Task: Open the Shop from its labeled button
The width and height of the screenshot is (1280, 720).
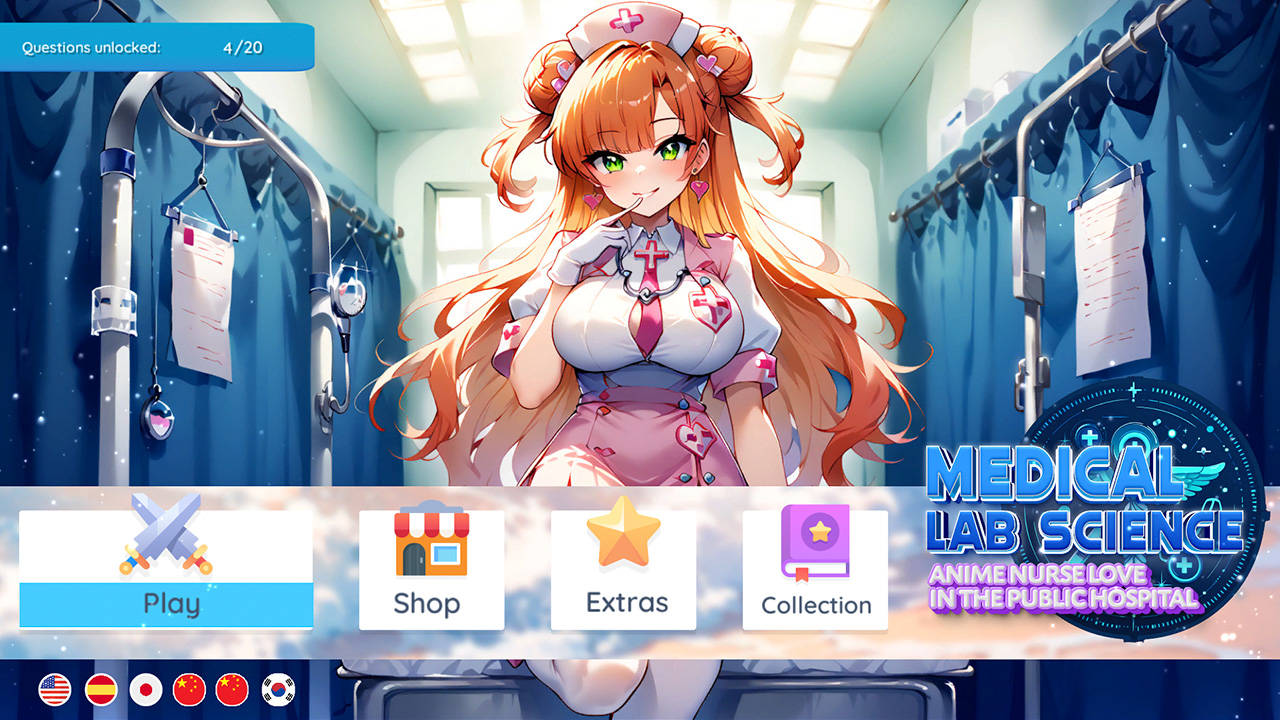Action: (x=430, y=603)
